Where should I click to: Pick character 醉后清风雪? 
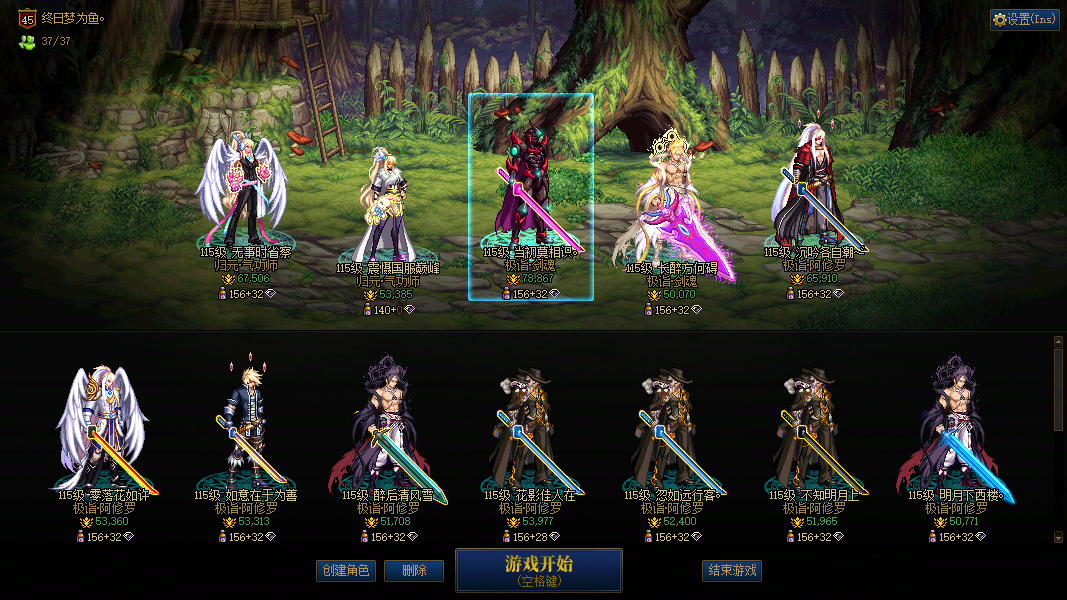click(388, 430)
